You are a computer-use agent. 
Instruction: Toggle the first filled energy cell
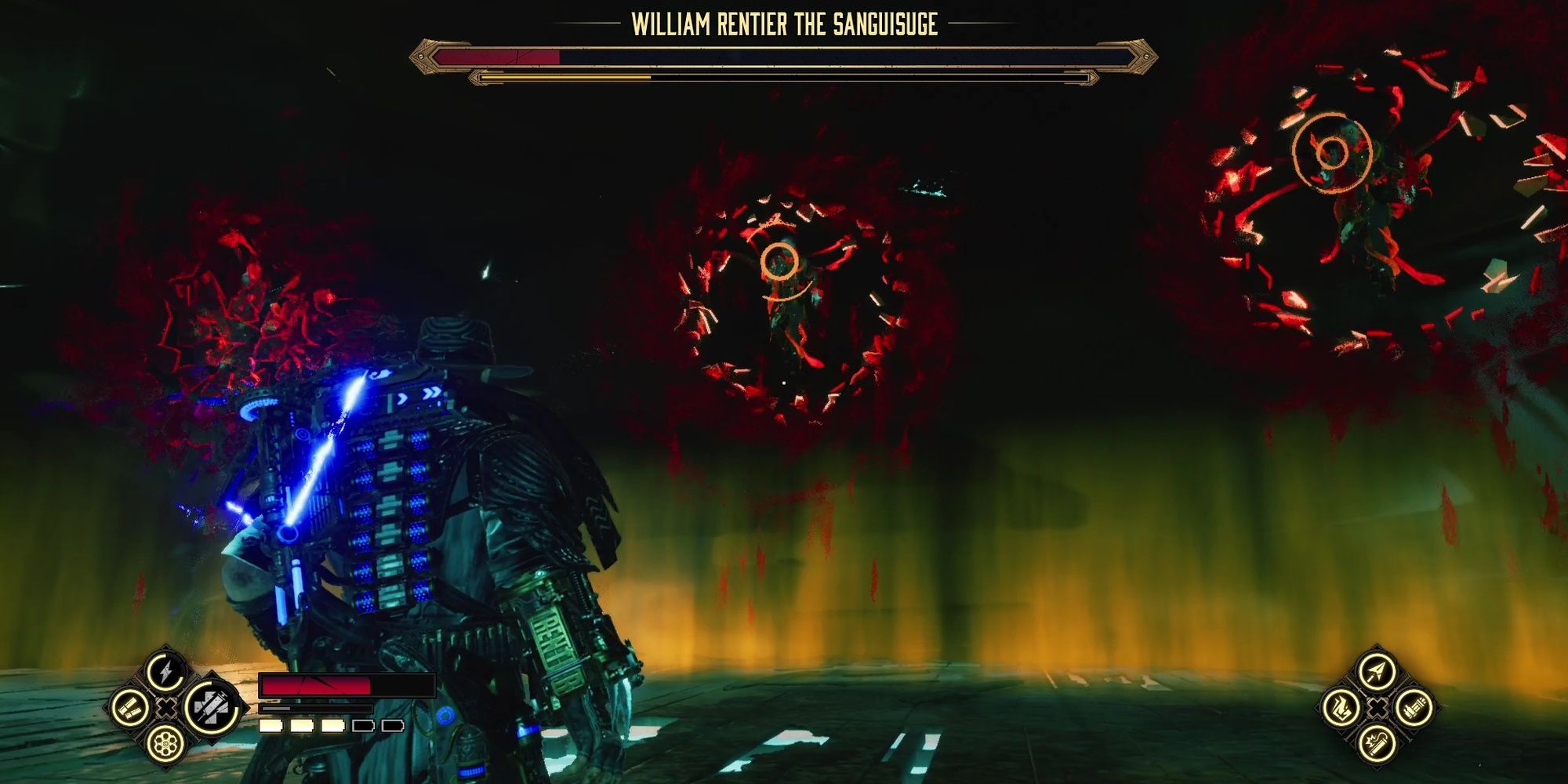coord(270,728)
